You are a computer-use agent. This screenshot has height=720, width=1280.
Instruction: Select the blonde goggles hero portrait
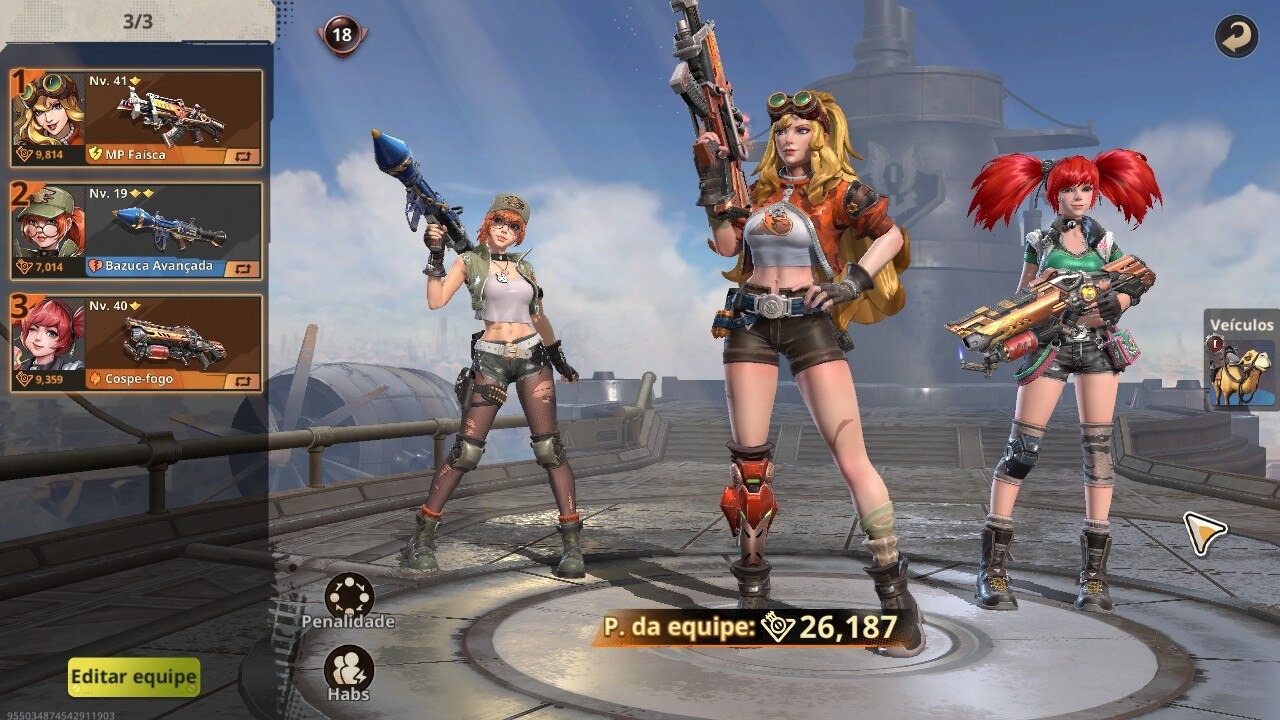[48, 109]
